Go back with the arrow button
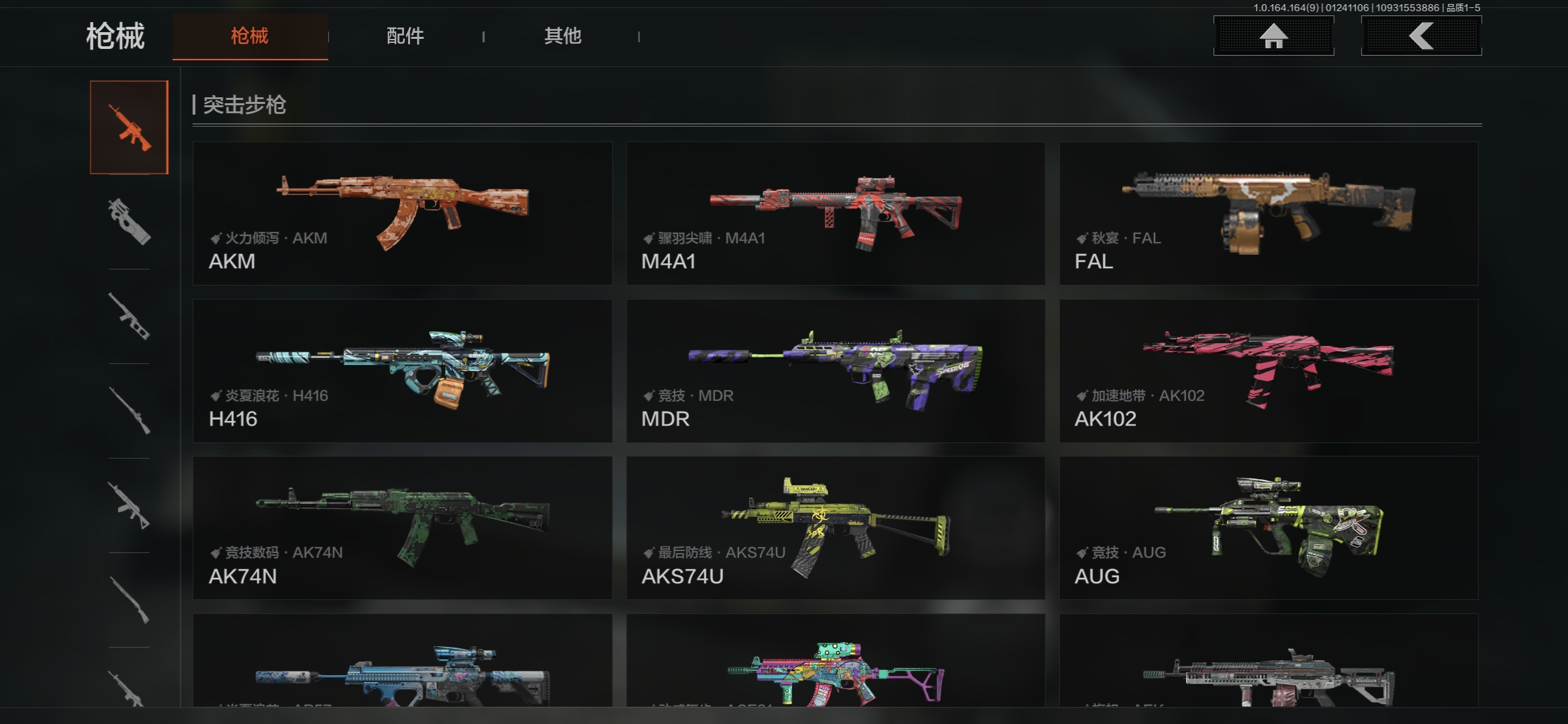 point(1421,36)
